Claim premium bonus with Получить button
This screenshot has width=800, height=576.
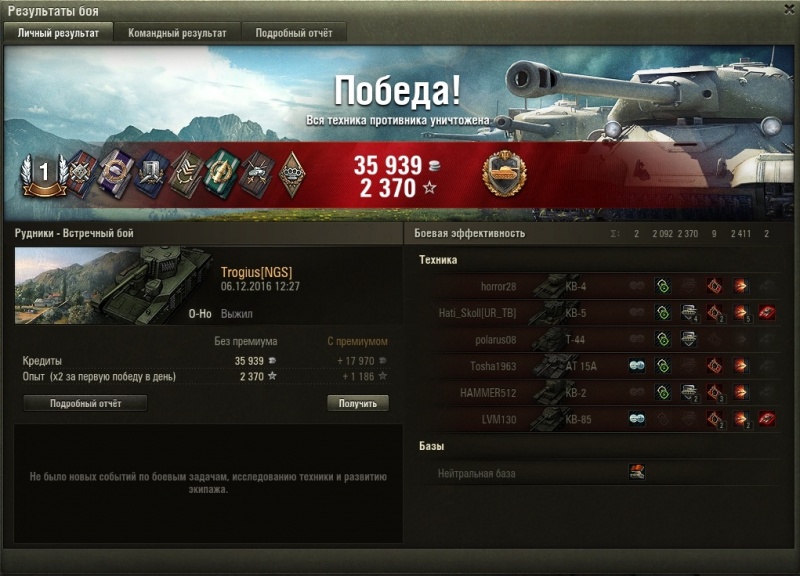pyautogui.click(x=357, y=404)
